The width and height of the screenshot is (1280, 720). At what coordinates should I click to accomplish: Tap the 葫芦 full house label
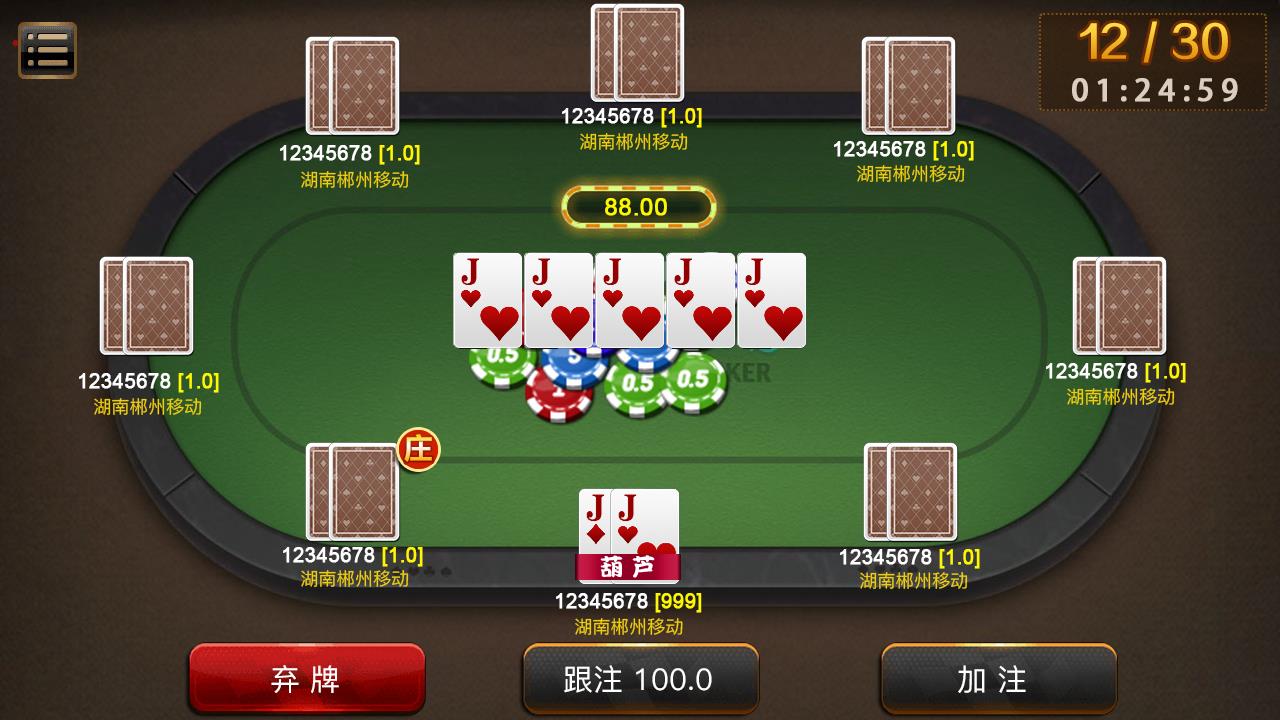(629, 567)
